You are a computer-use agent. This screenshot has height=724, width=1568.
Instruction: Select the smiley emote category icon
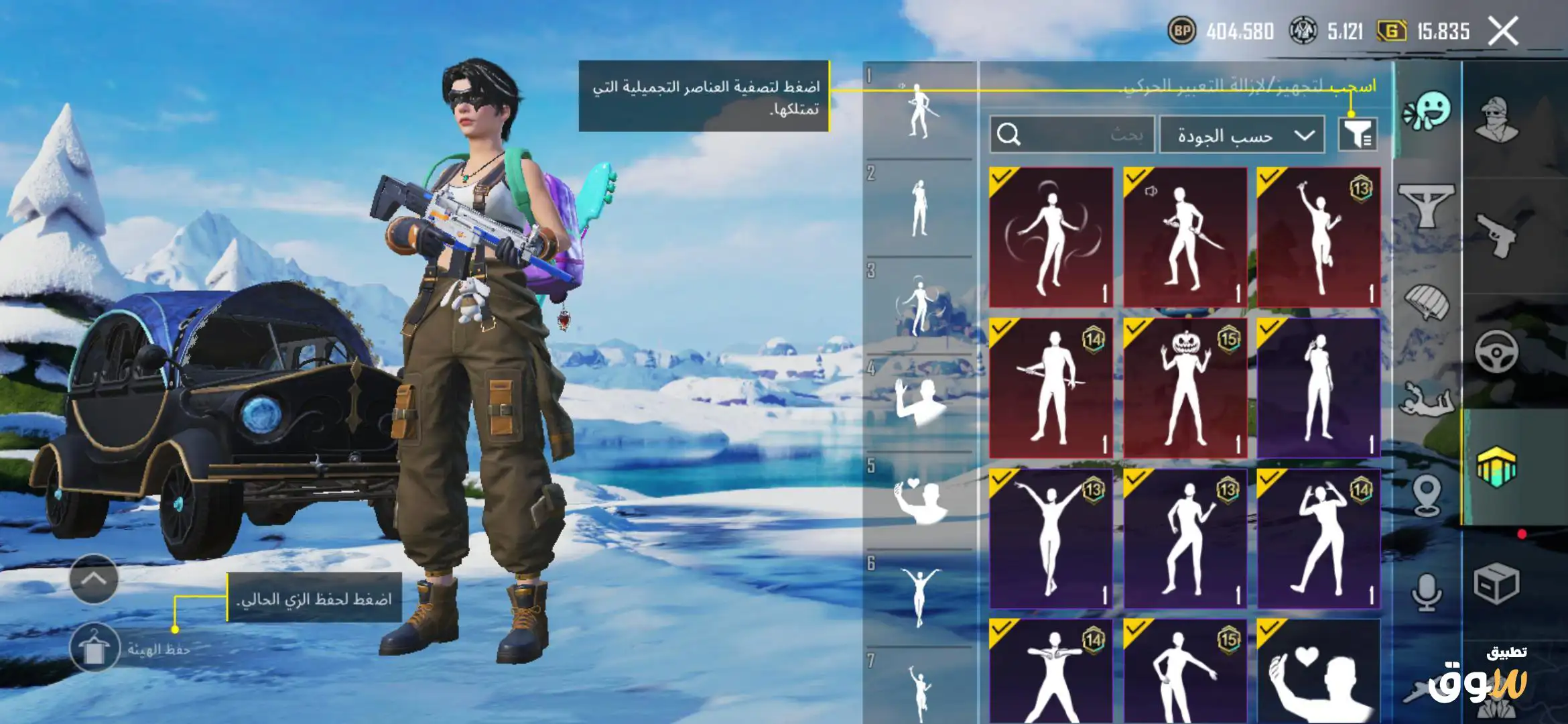click(1427, 112)
